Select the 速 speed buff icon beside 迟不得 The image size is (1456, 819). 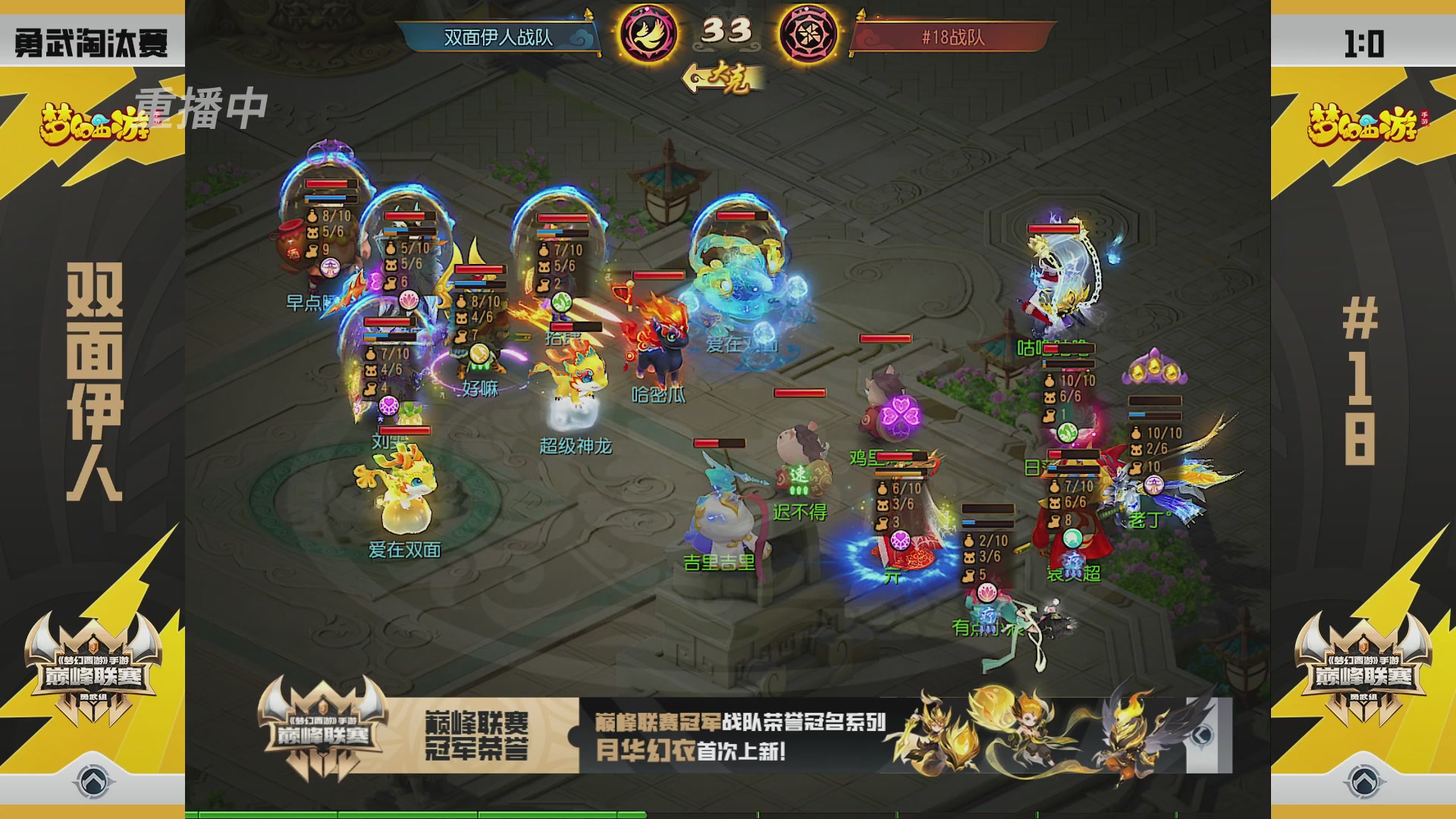[x=799, y=474]
